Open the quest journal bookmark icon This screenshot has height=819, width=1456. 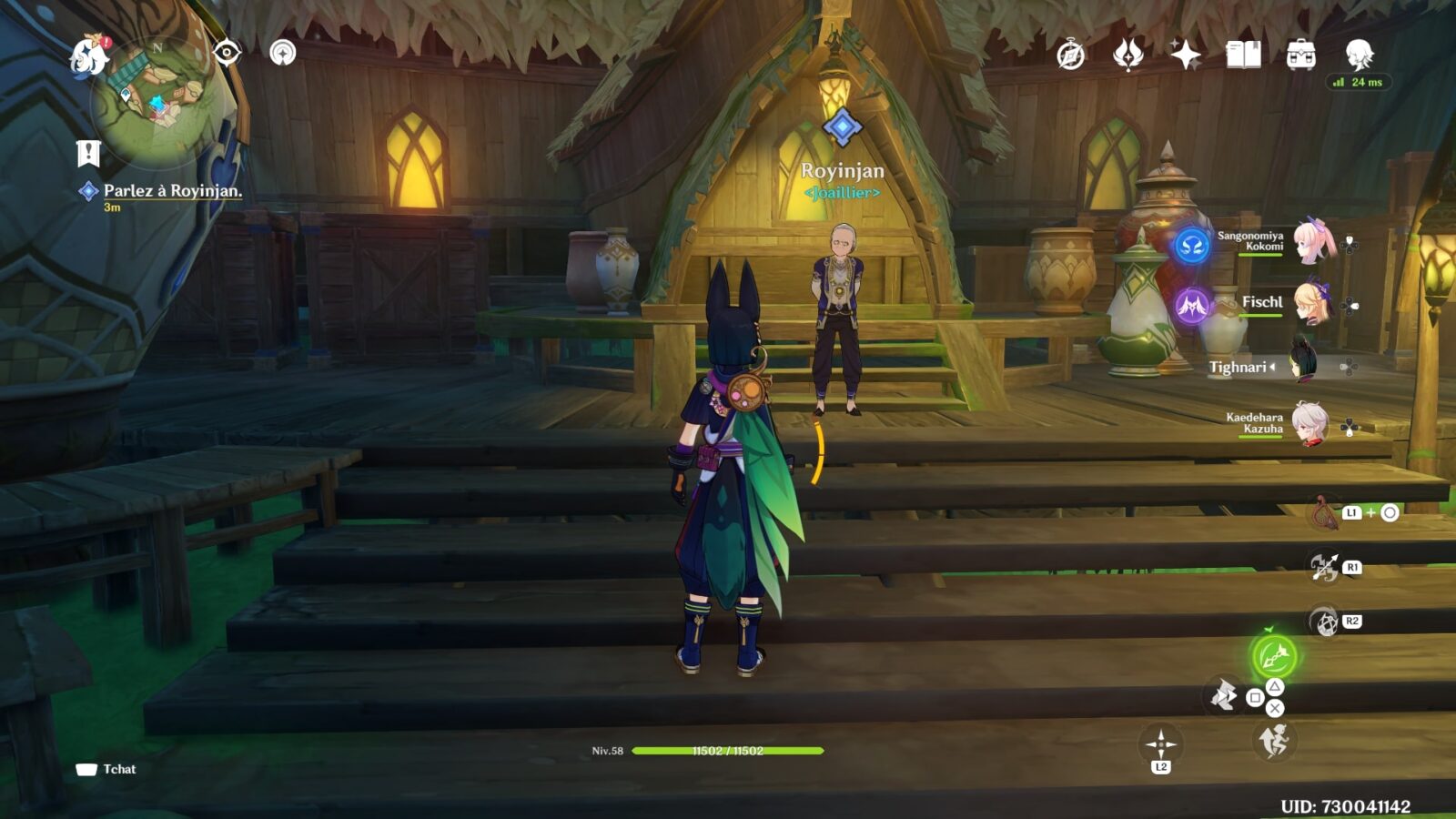click(x=88, y=153)
